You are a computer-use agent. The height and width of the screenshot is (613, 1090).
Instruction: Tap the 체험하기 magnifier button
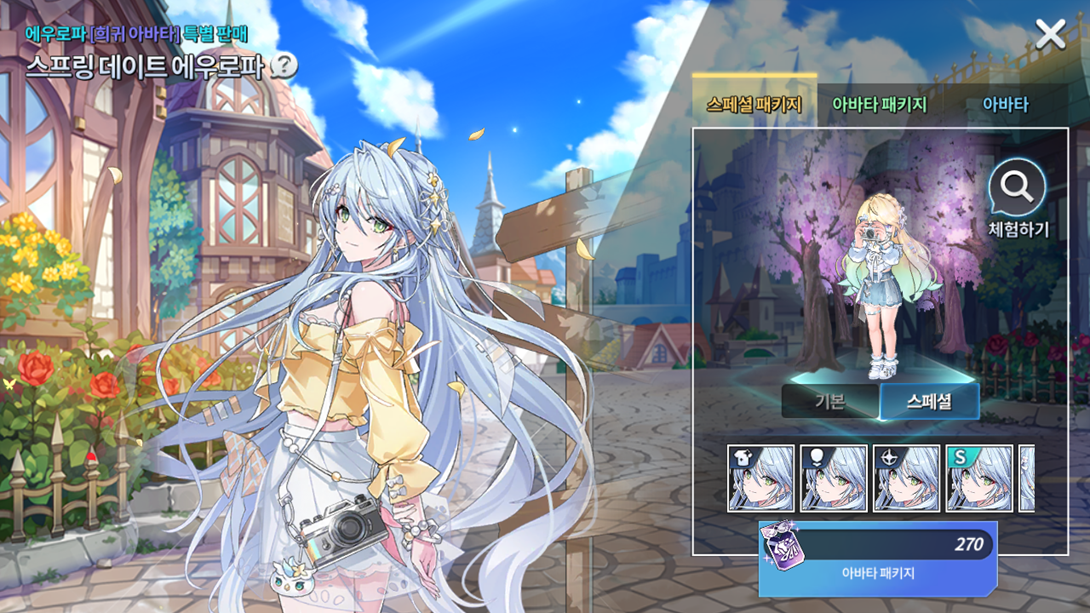pyautogui.click(x=1017, y=198)
